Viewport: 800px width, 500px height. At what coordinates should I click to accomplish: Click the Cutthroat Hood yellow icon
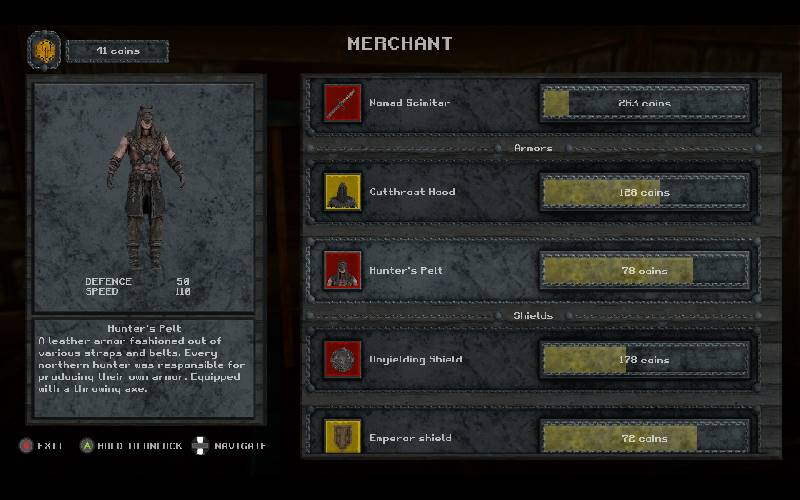pos(342,192)
